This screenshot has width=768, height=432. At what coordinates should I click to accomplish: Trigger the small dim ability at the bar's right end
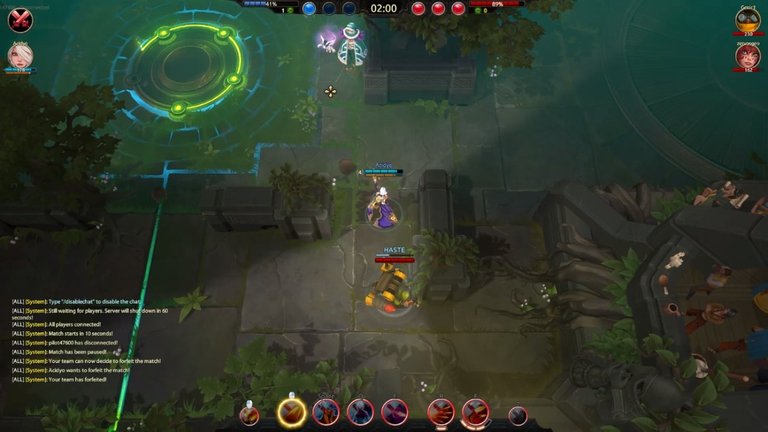coord(517,415)
